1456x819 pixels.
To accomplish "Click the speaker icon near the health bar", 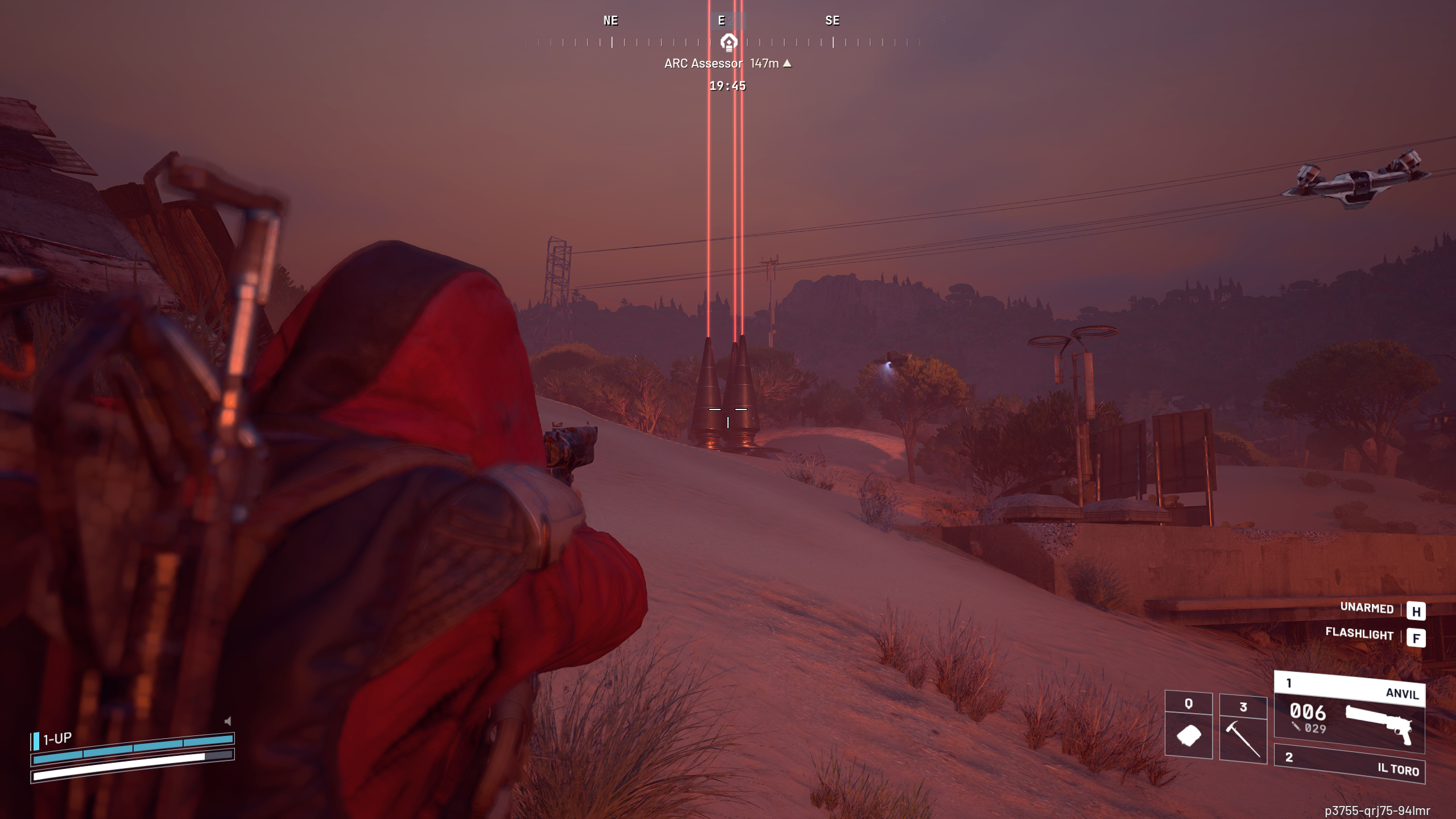I will click(x=227, y=720).
